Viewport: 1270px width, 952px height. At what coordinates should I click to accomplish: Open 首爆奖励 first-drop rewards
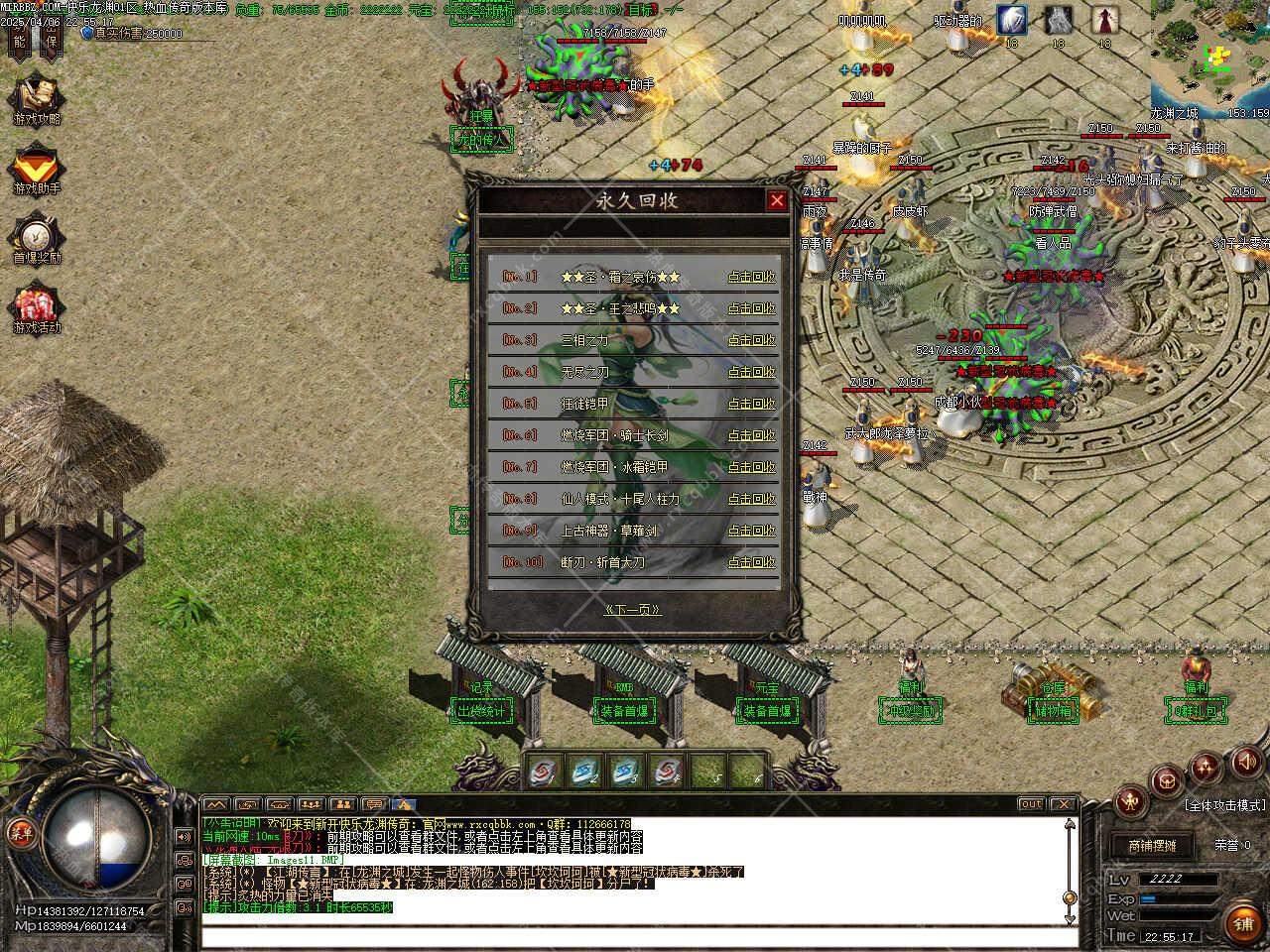[37, 238]
